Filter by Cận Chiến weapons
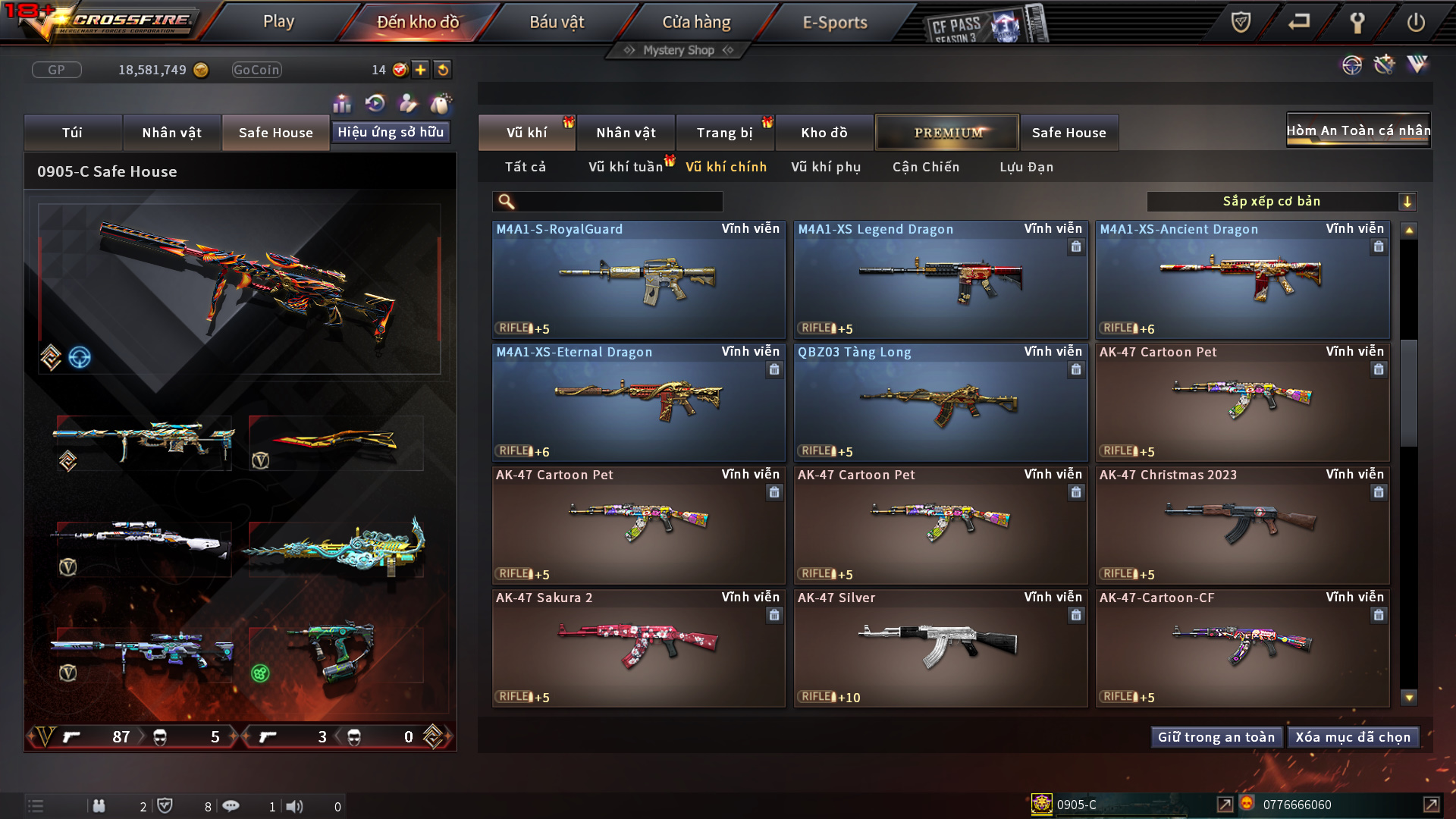The width and height of the screenshot is (1456, 819). coord(925,167)
